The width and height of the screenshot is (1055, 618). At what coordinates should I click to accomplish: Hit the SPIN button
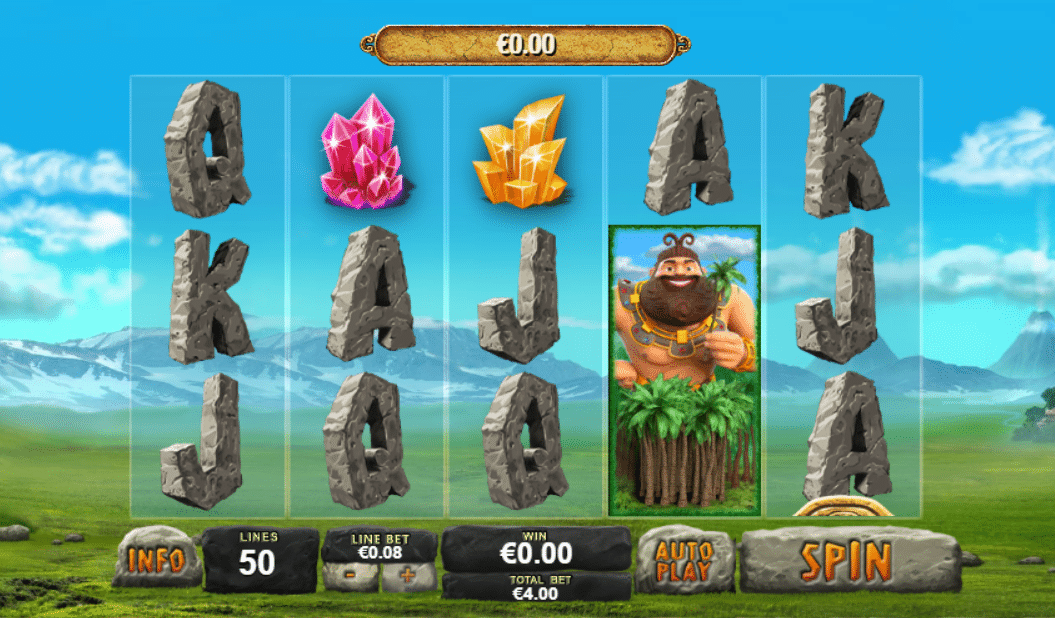point(846,560)
